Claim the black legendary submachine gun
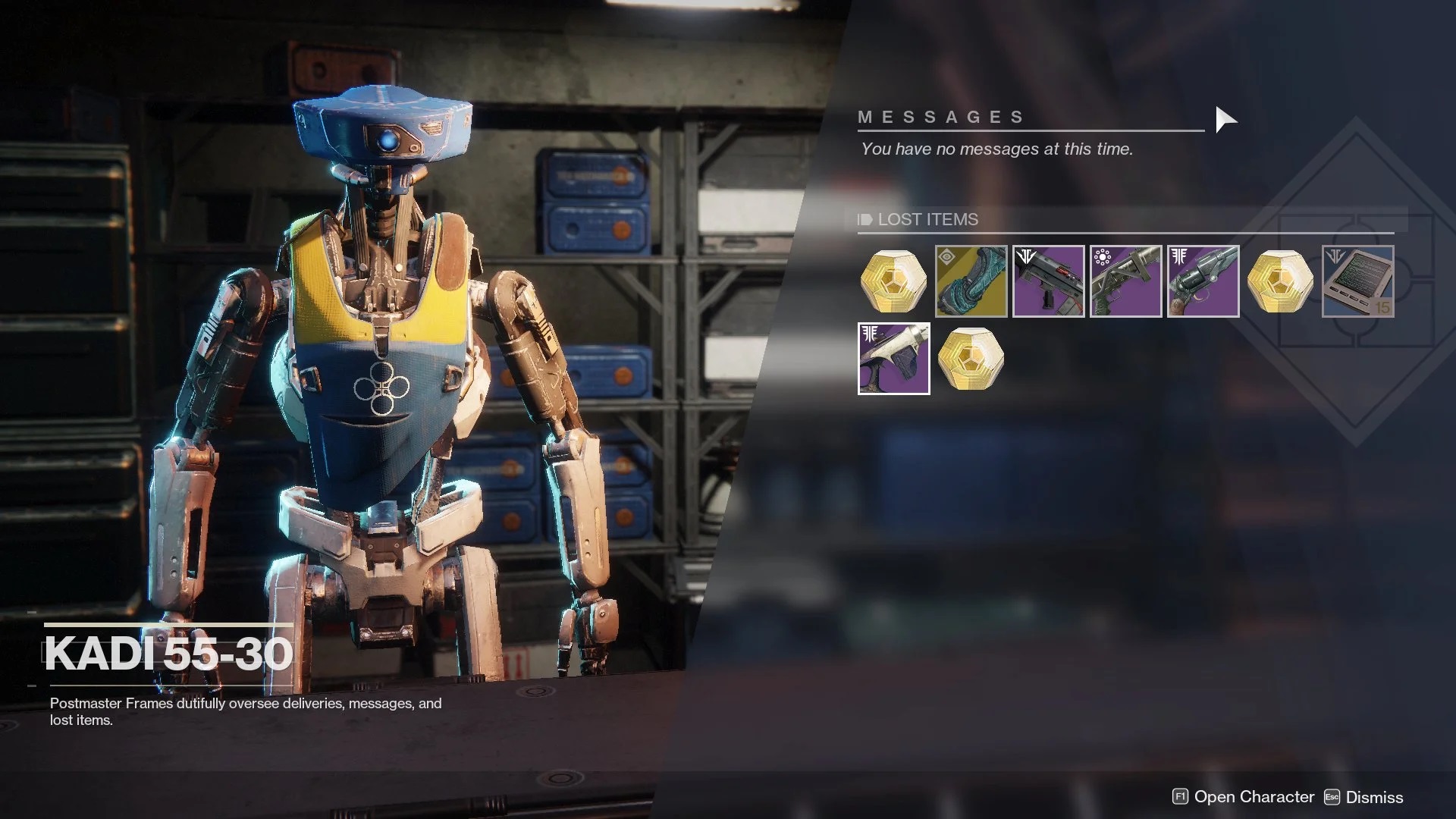The height and width of the screenshot is (819, 1456). 1048,281
